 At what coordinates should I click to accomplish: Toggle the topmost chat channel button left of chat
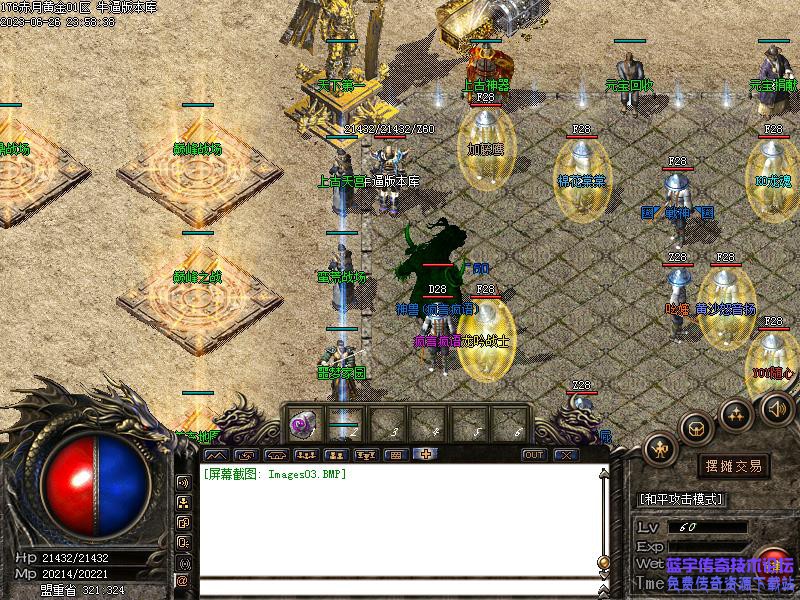point(183,482)
